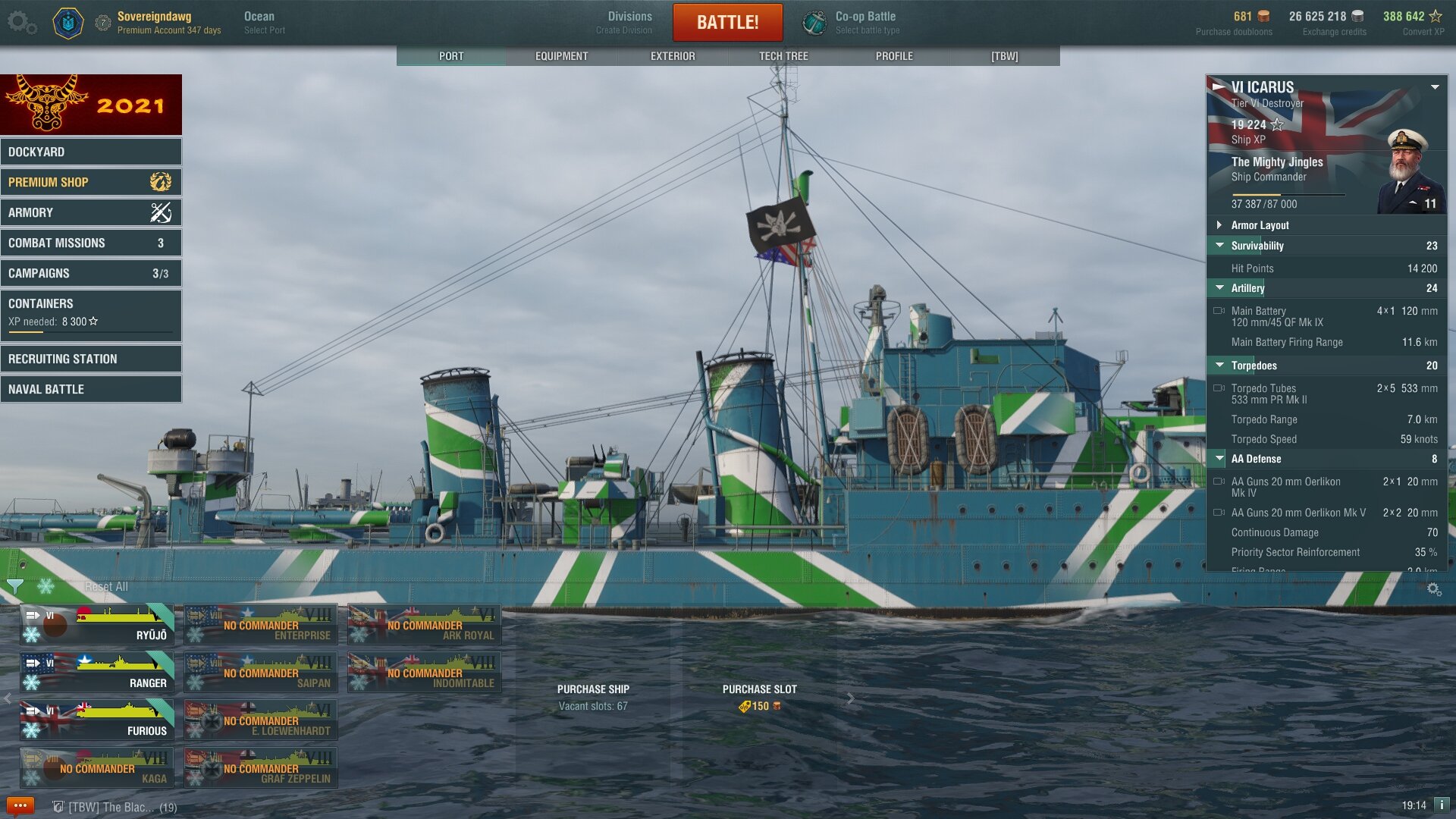
Task: Start the game with the BATTLE! button
Action: (727, 22)
